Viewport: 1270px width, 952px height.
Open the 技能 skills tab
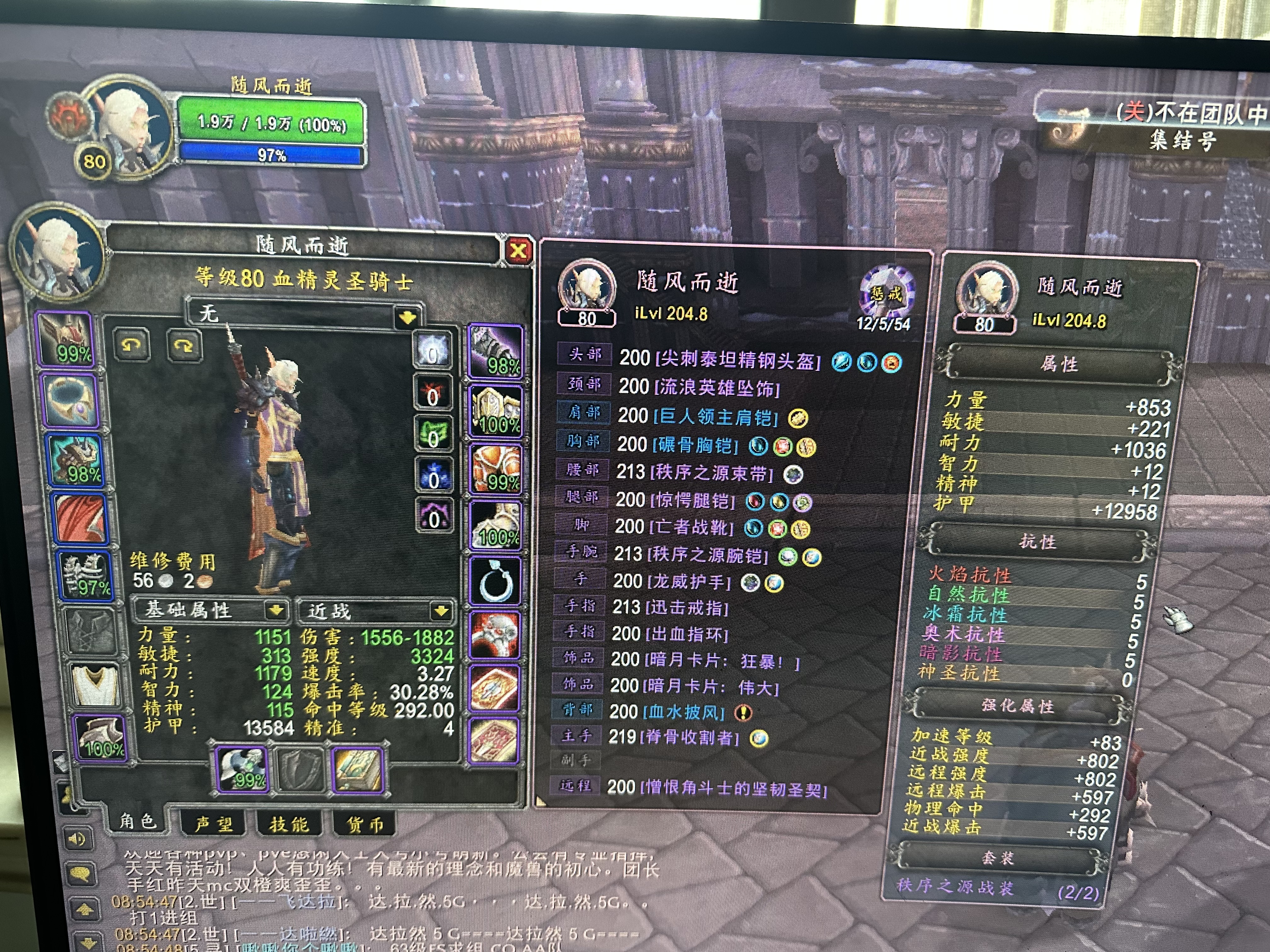(x=289, y=824)
